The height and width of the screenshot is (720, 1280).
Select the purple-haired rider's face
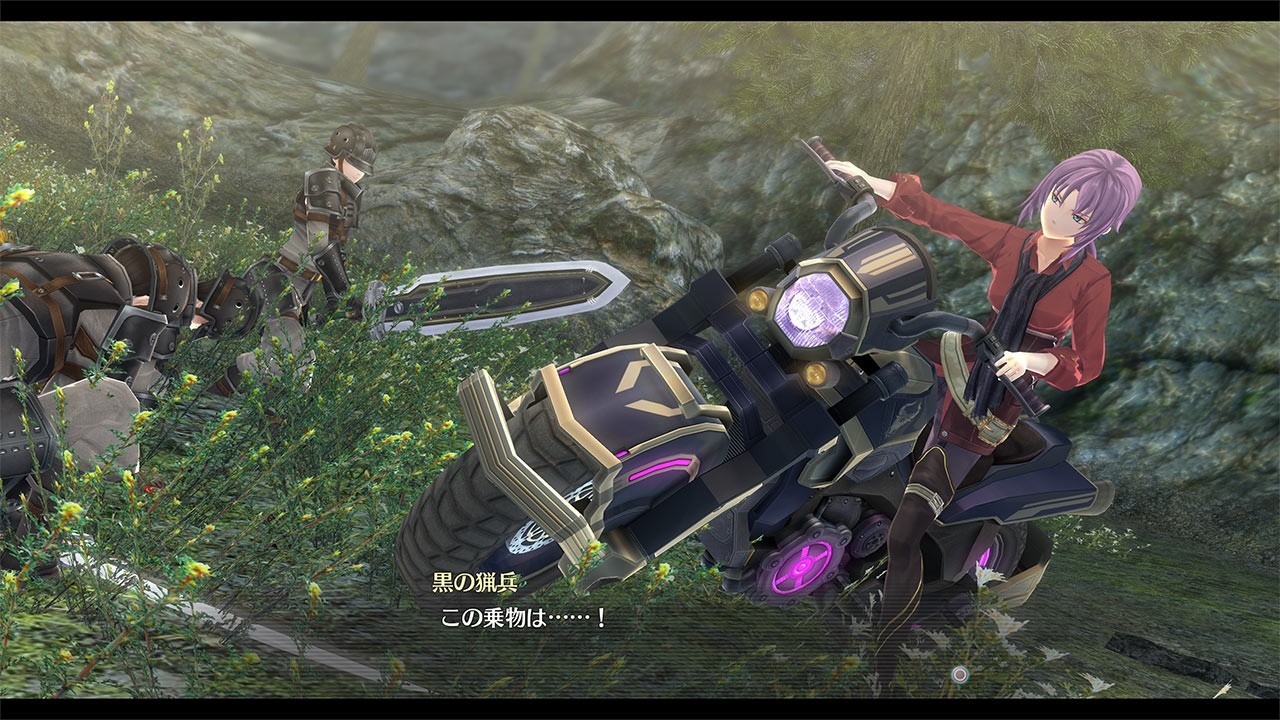click(x=1065, y=210)
